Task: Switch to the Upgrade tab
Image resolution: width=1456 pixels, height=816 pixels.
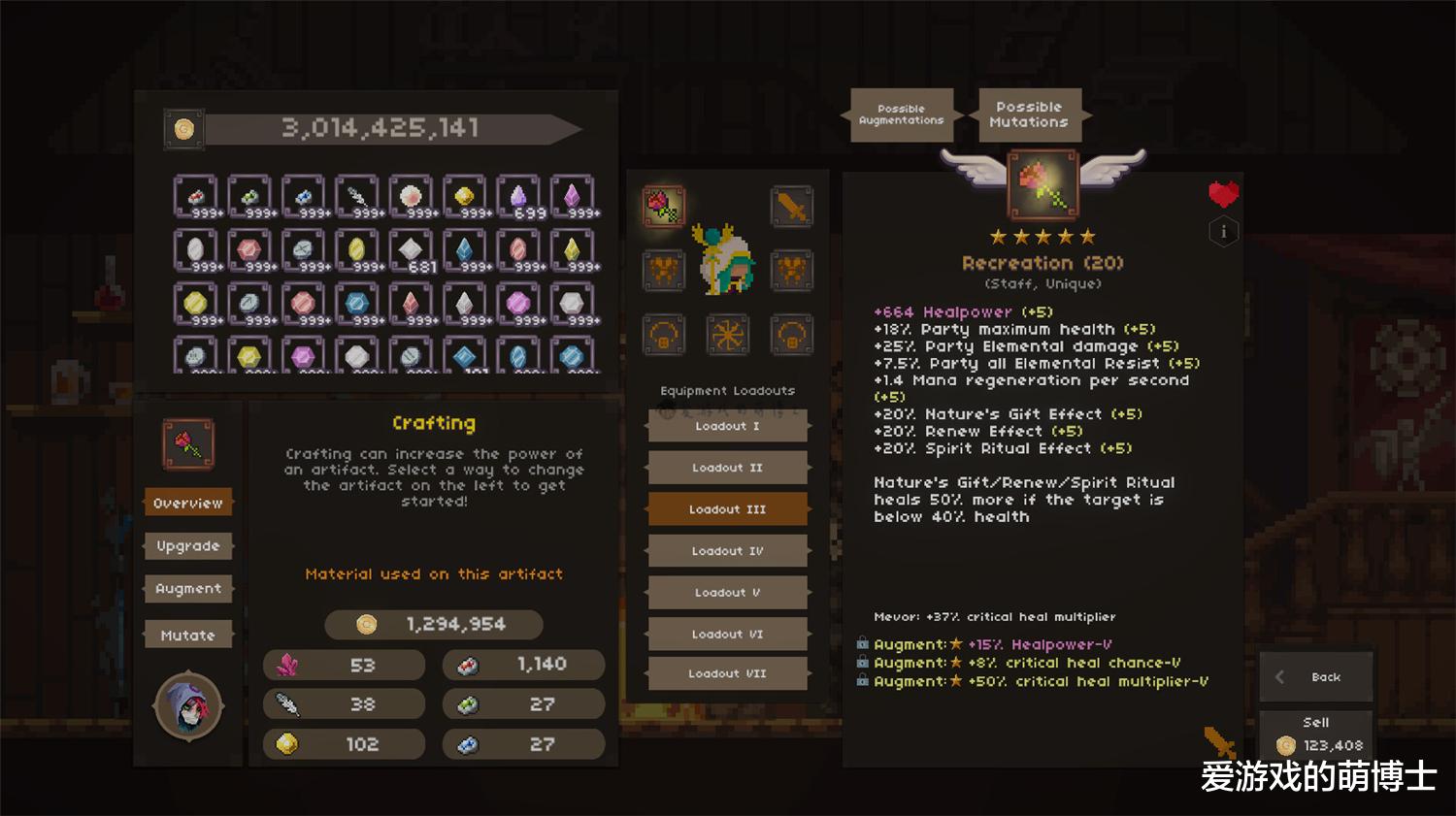Action: 188,546
